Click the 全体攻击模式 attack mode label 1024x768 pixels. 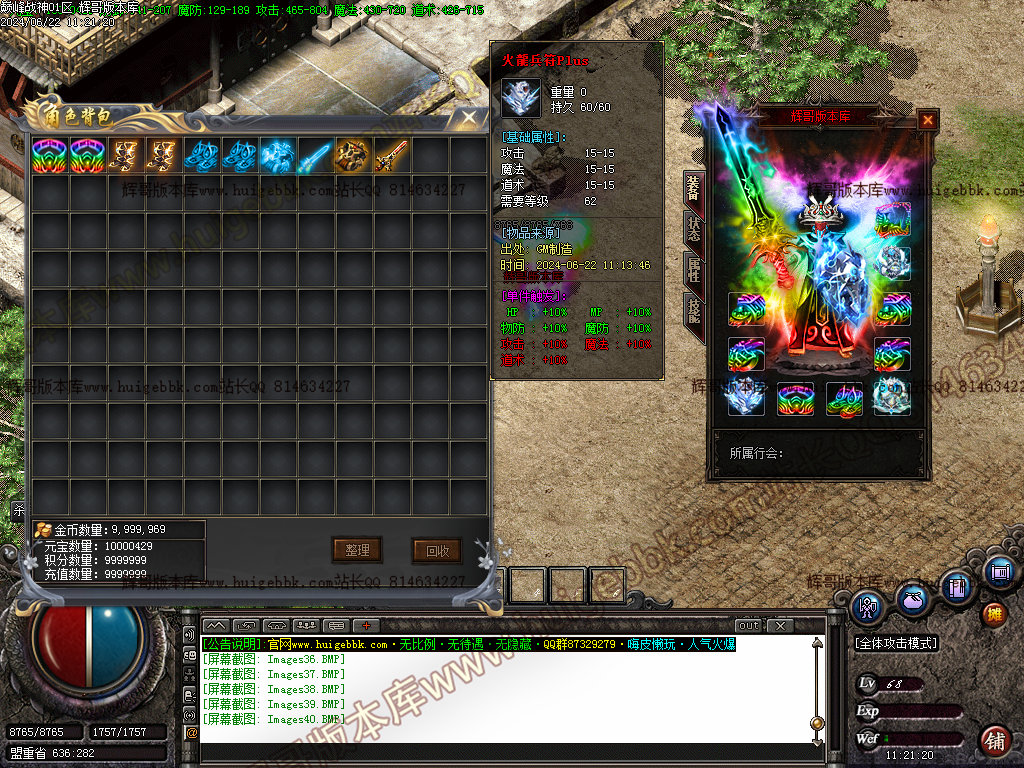tap(896, 644)
